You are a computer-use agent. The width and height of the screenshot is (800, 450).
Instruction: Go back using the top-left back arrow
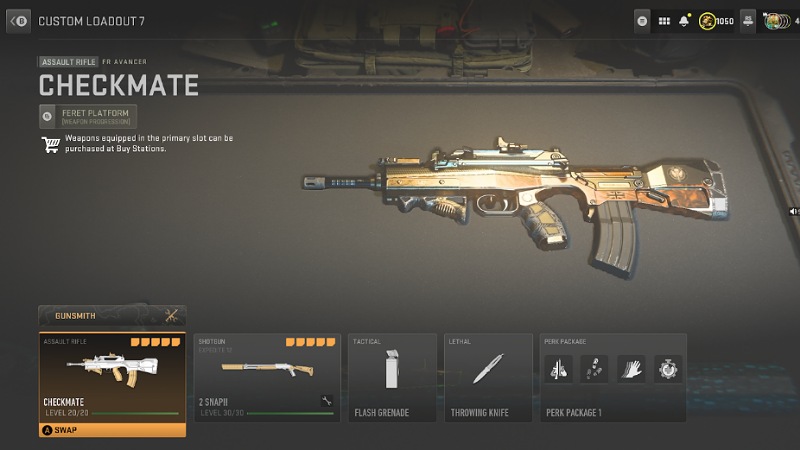click(x=18, y=19)
